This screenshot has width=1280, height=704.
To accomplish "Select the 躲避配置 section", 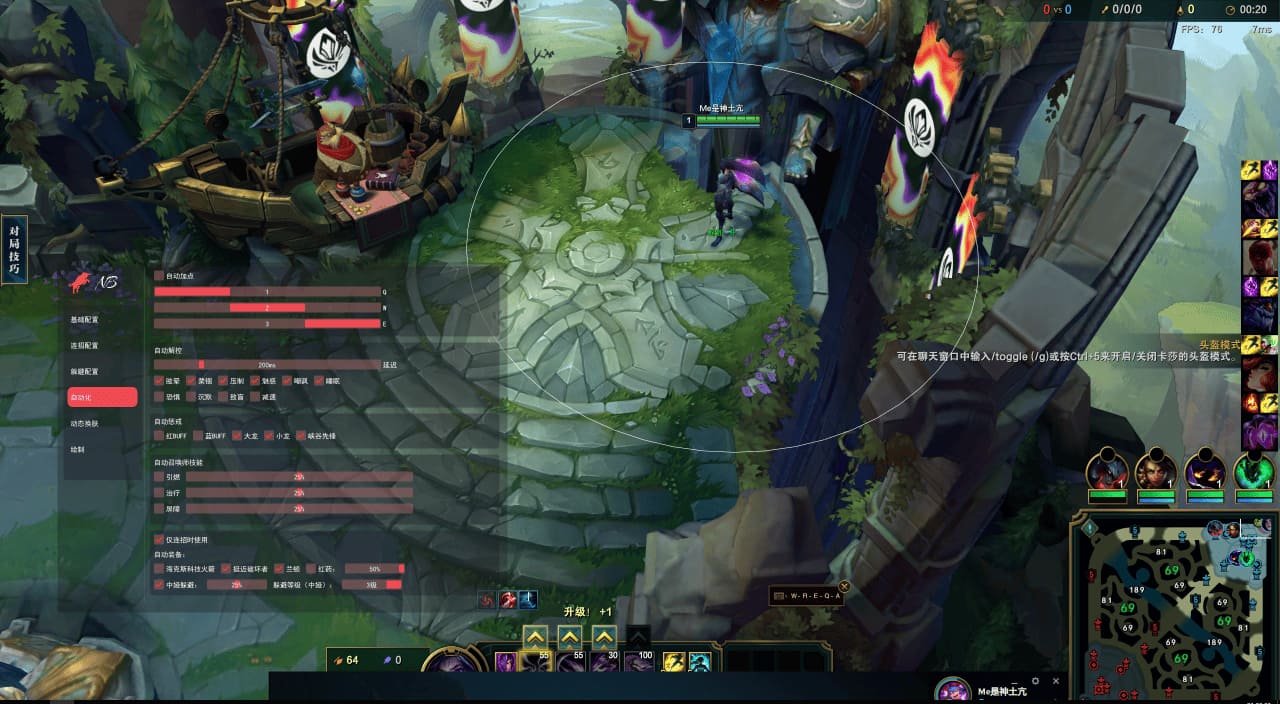I will [x=85, y=372].
